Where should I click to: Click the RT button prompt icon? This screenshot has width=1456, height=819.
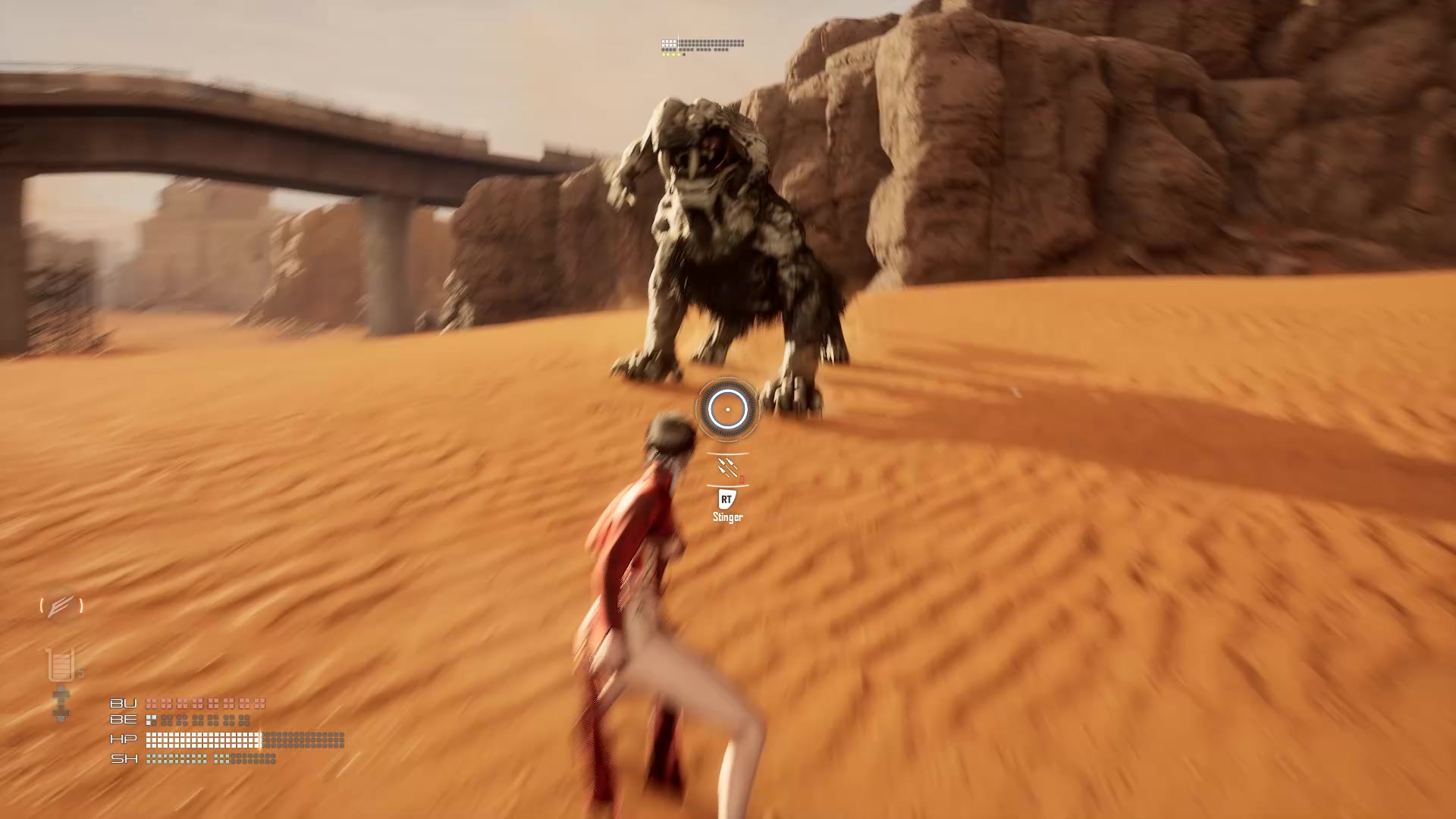tap(726, 499)
